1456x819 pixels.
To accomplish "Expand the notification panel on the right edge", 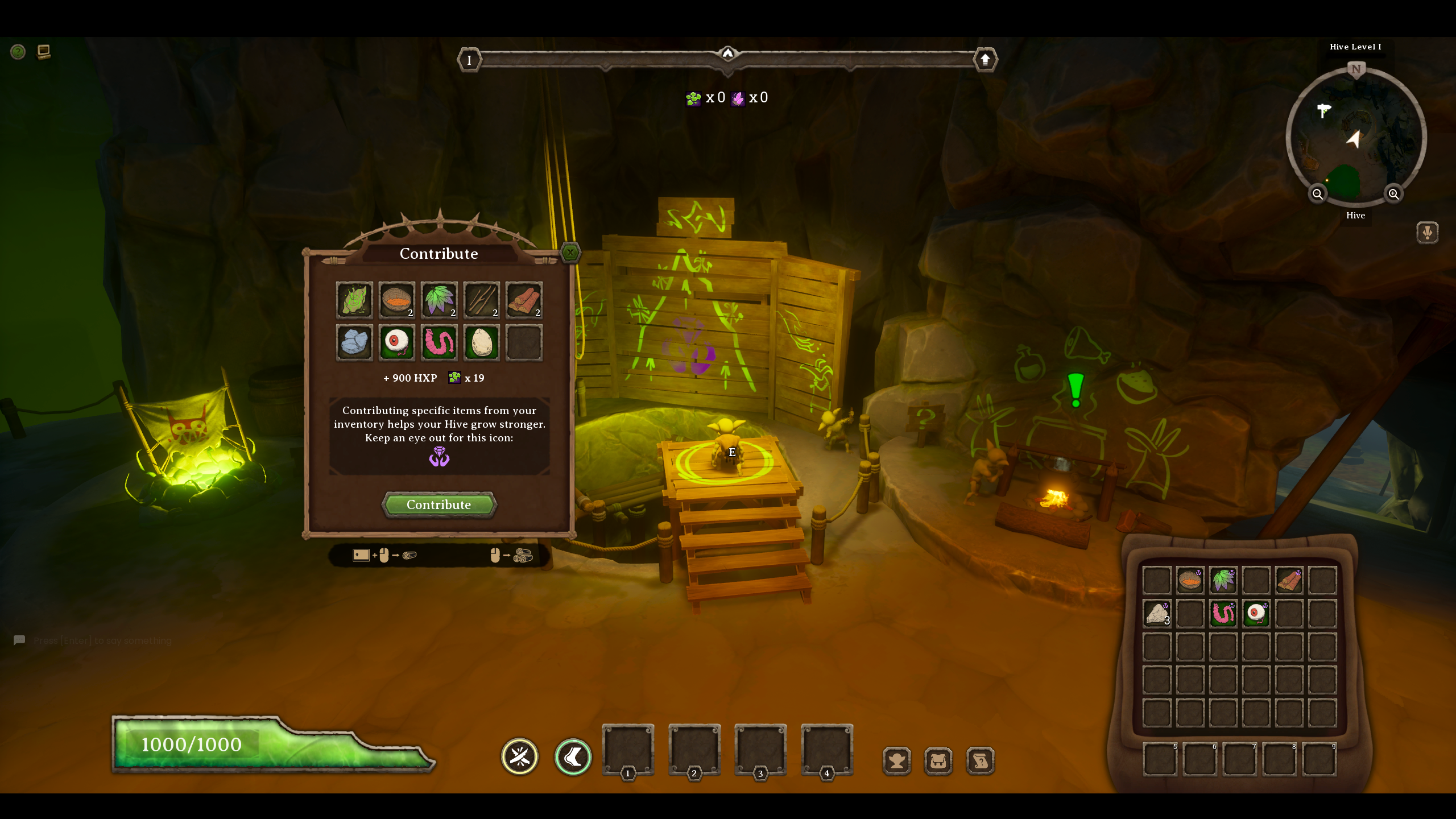I will [1428, 232].
